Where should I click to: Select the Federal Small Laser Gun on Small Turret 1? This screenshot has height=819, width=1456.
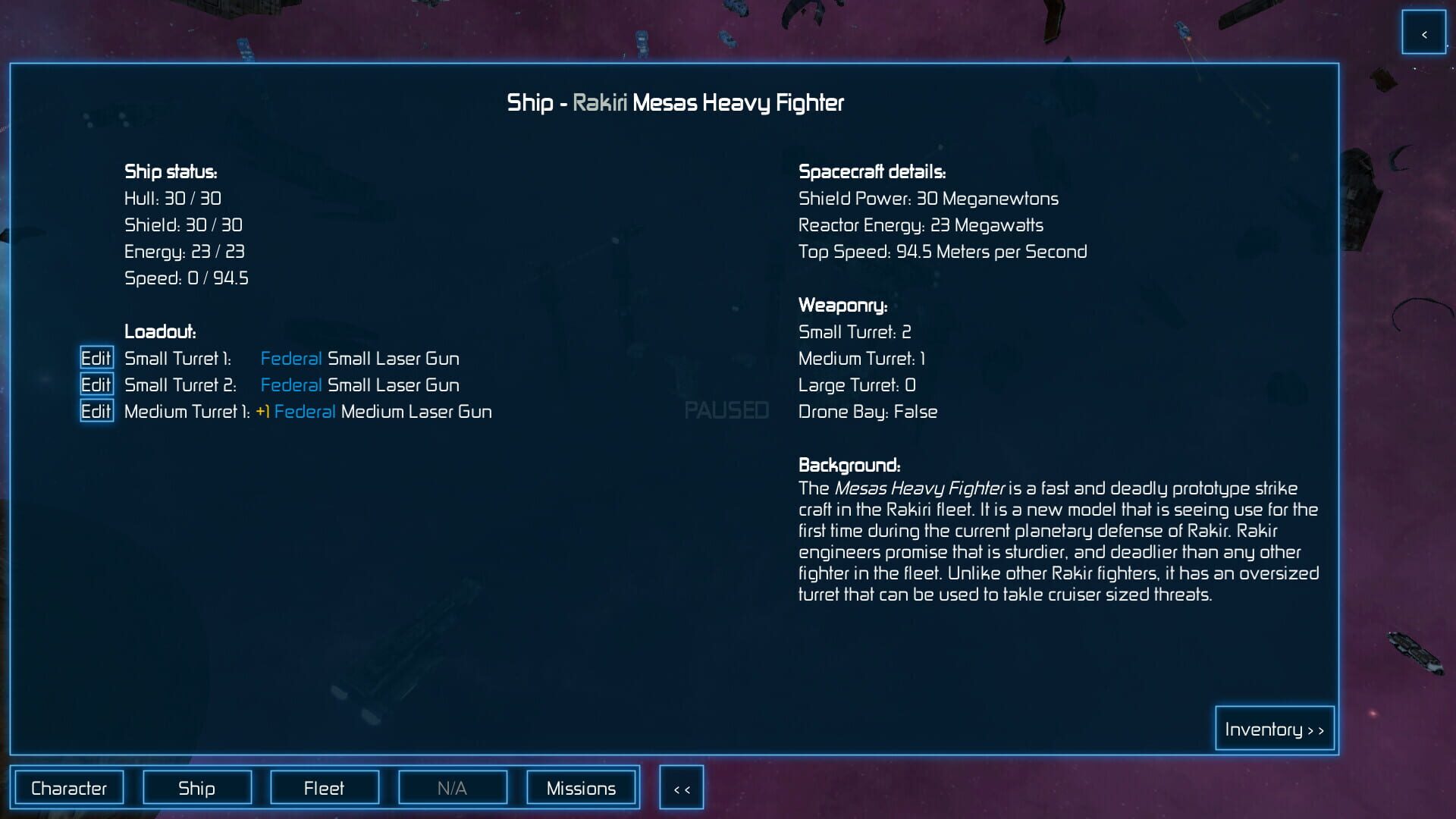pyautogui.click(x=360, y=358)
